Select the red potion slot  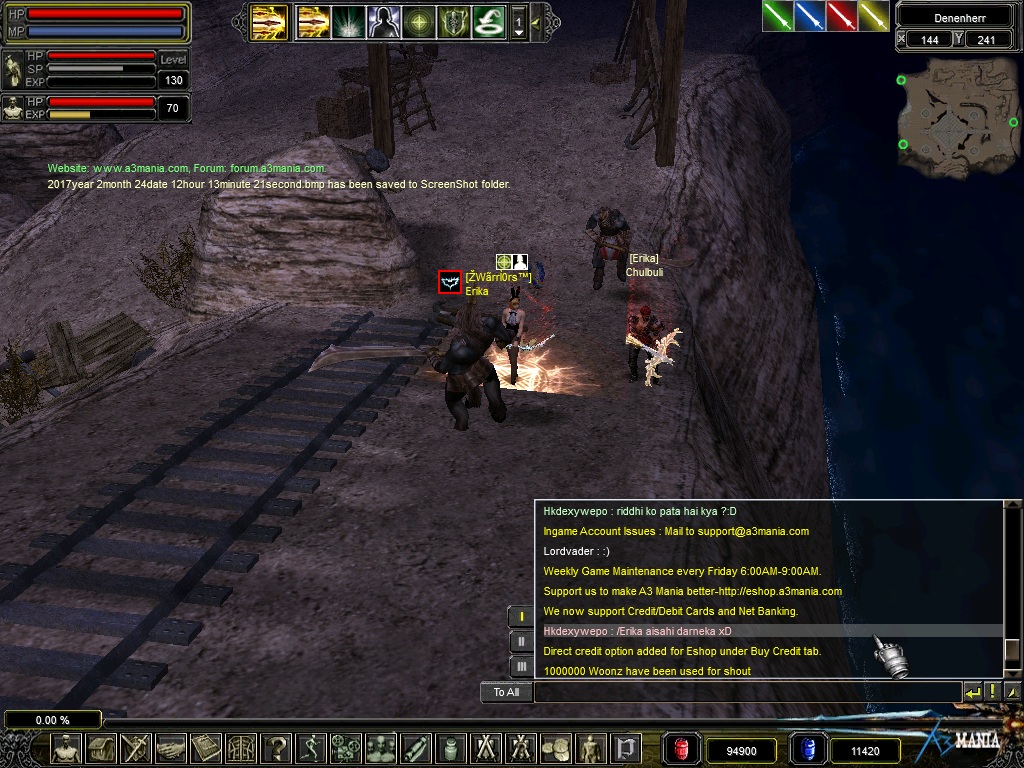pyautogui.click(x=681, y=749)
